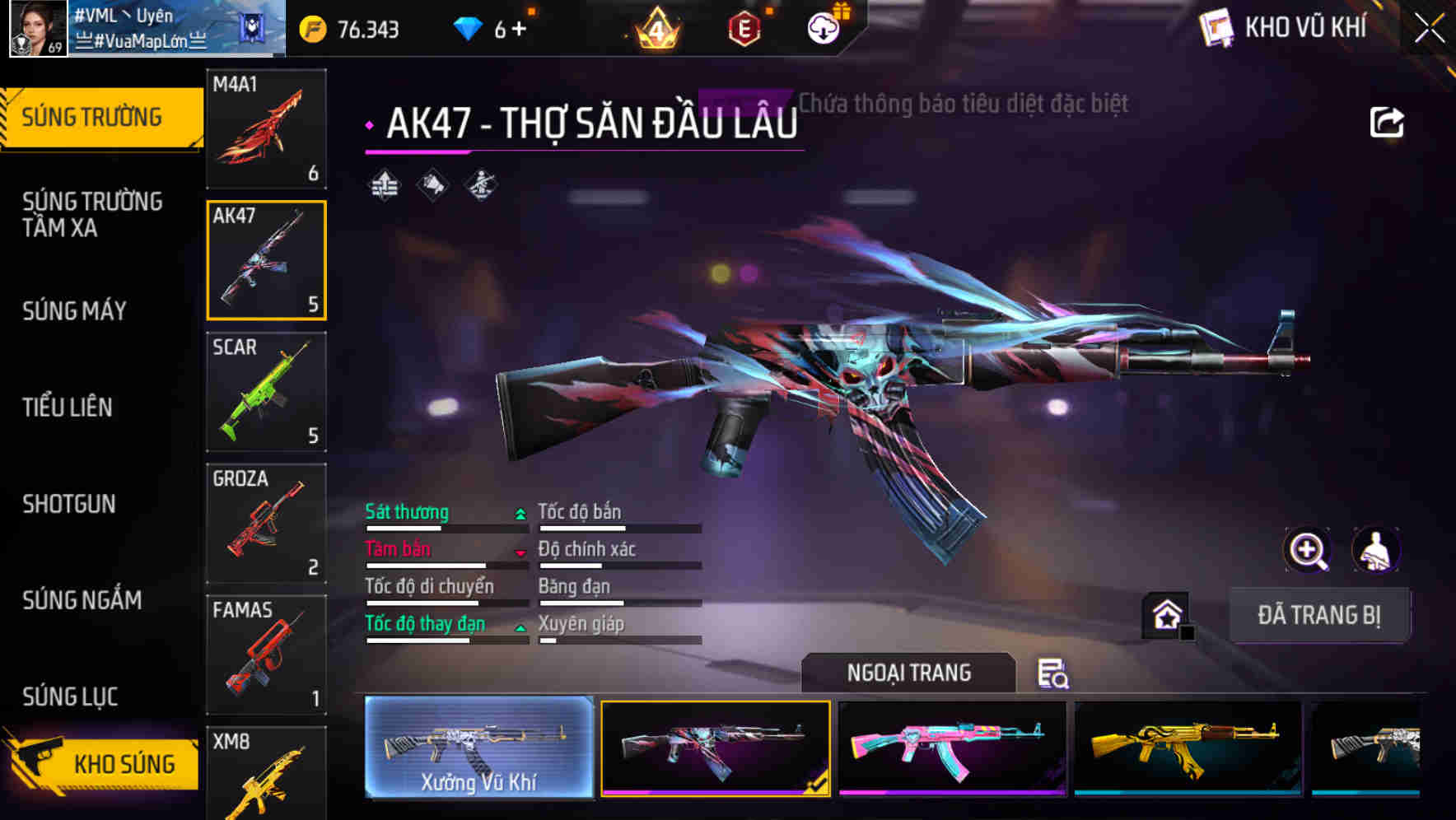Switch to the NGOAI TRANG tab
The image size is (1456, 820).
(909, 673)
